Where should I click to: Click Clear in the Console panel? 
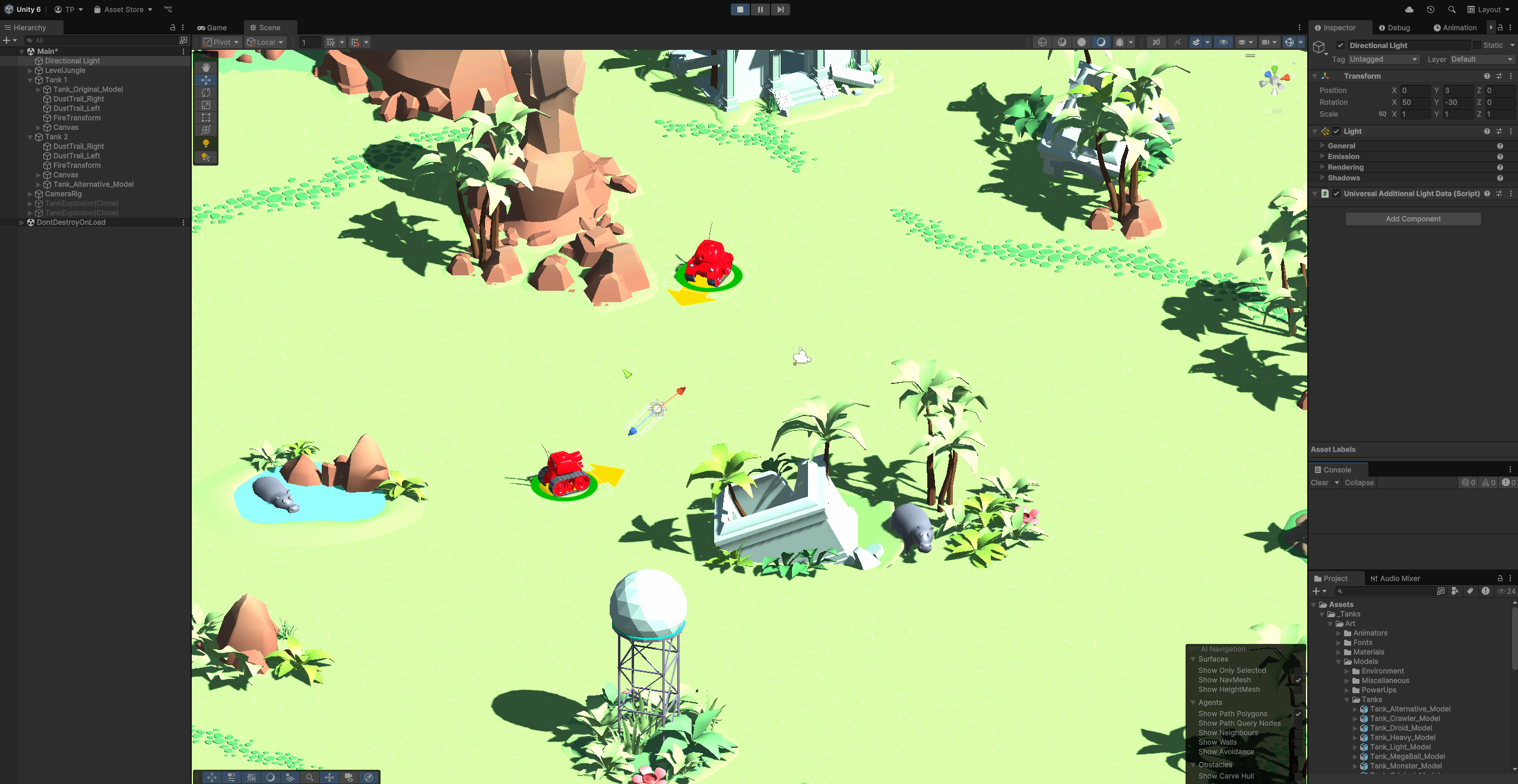pyautogui.click(x=1319, y=483)
